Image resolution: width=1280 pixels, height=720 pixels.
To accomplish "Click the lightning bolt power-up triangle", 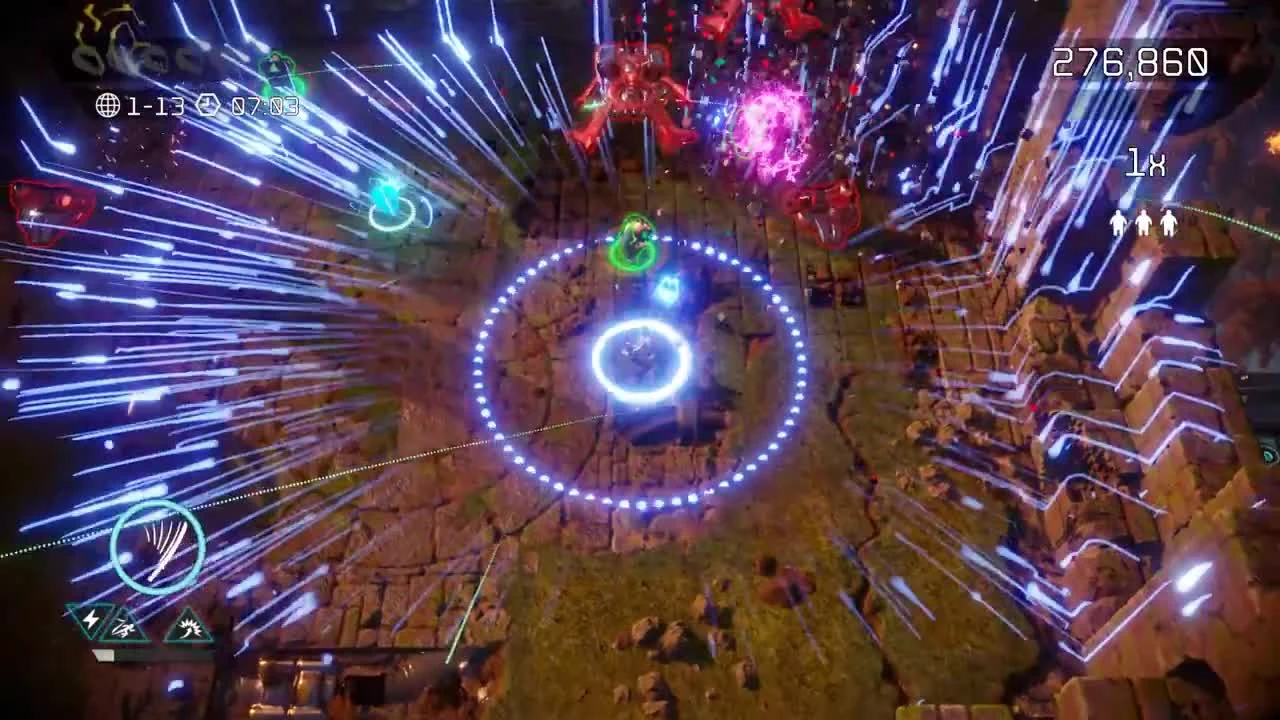I will point(90,623).
